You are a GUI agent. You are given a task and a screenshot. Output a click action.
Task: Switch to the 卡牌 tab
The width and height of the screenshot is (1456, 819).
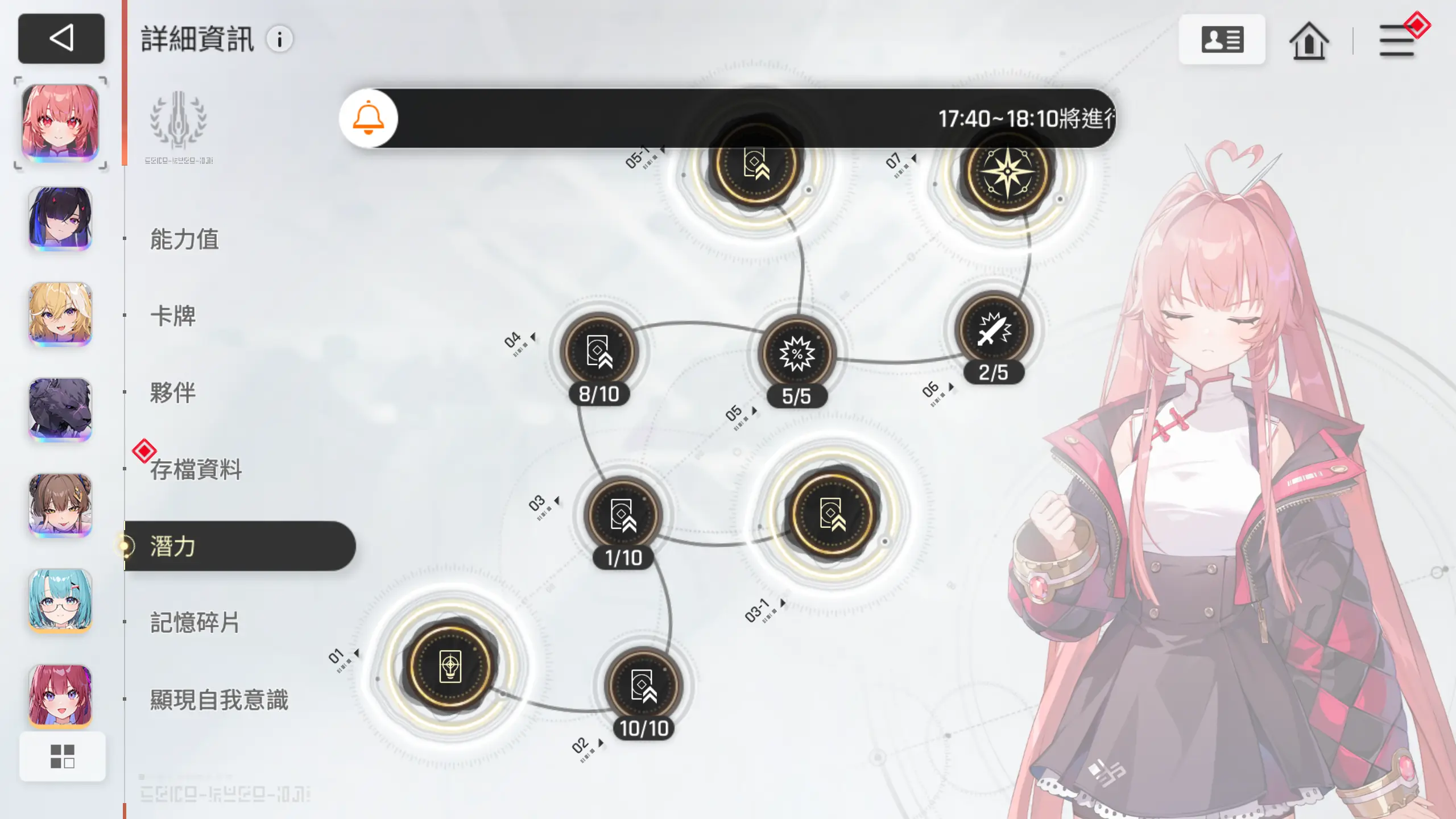(173, 316)
